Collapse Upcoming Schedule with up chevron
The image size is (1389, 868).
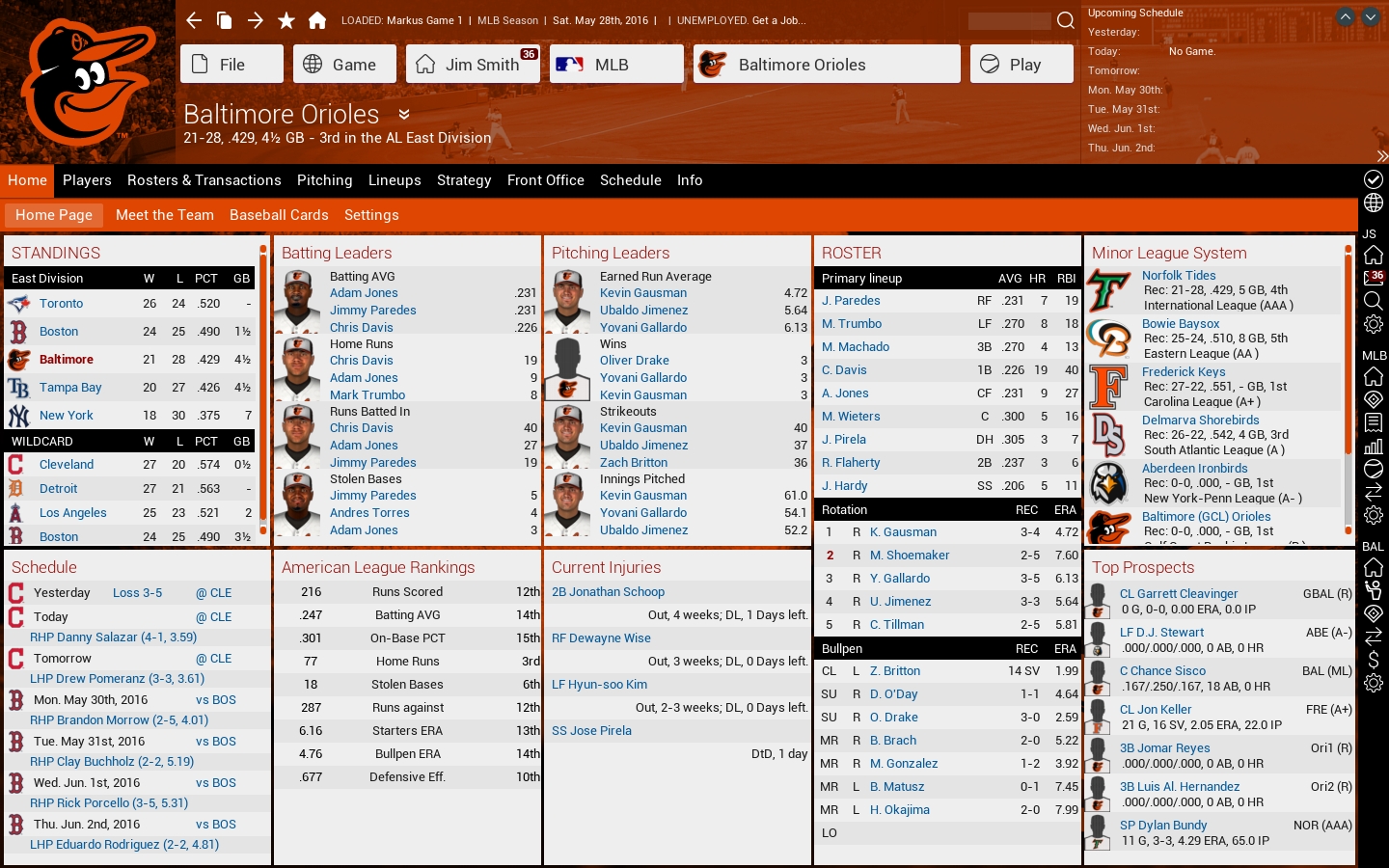[1345, 15]
